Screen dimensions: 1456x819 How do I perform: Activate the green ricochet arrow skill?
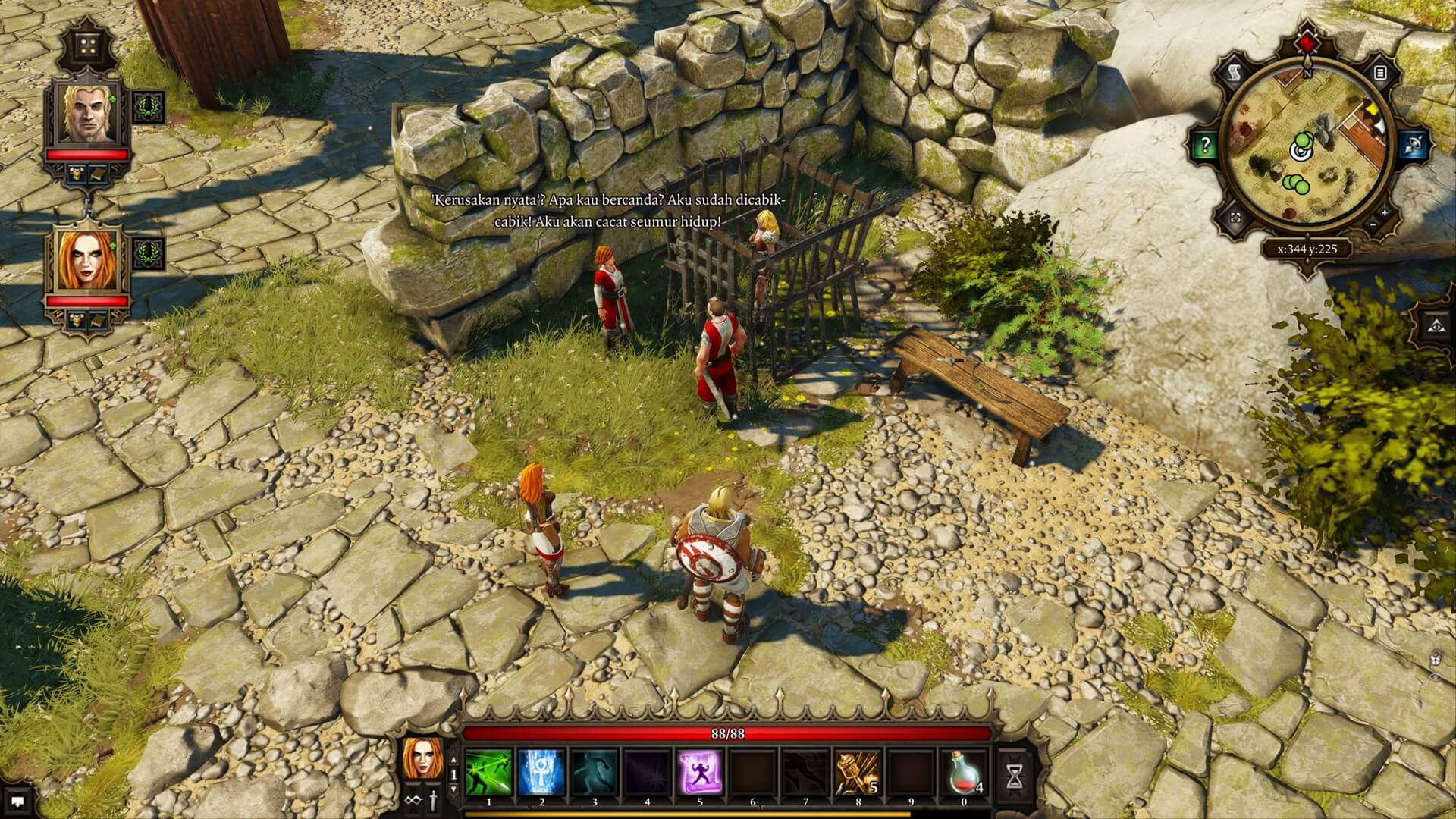(x=488, y=773)
